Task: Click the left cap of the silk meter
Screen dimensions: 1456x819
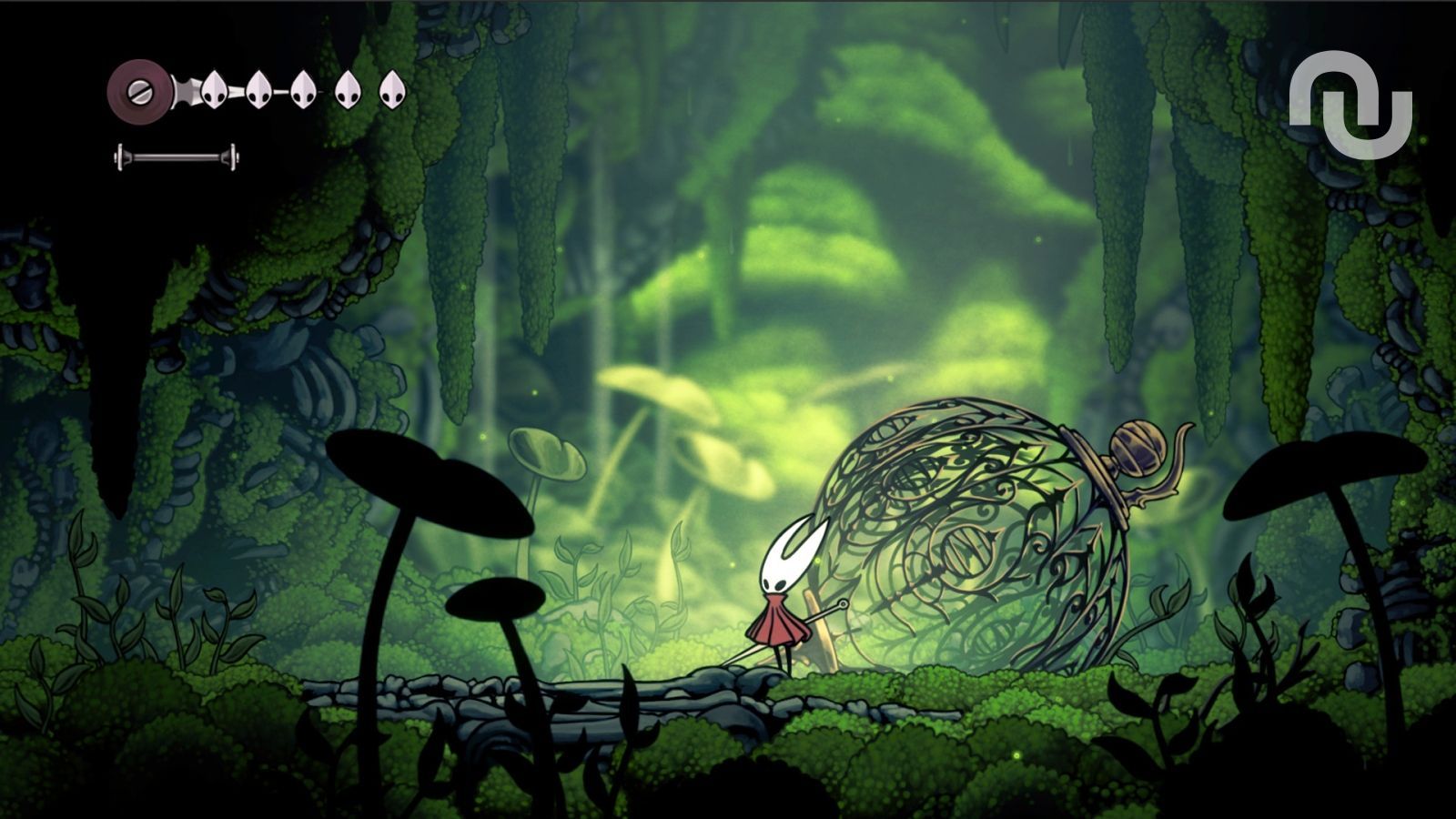Action: [119, 157]
